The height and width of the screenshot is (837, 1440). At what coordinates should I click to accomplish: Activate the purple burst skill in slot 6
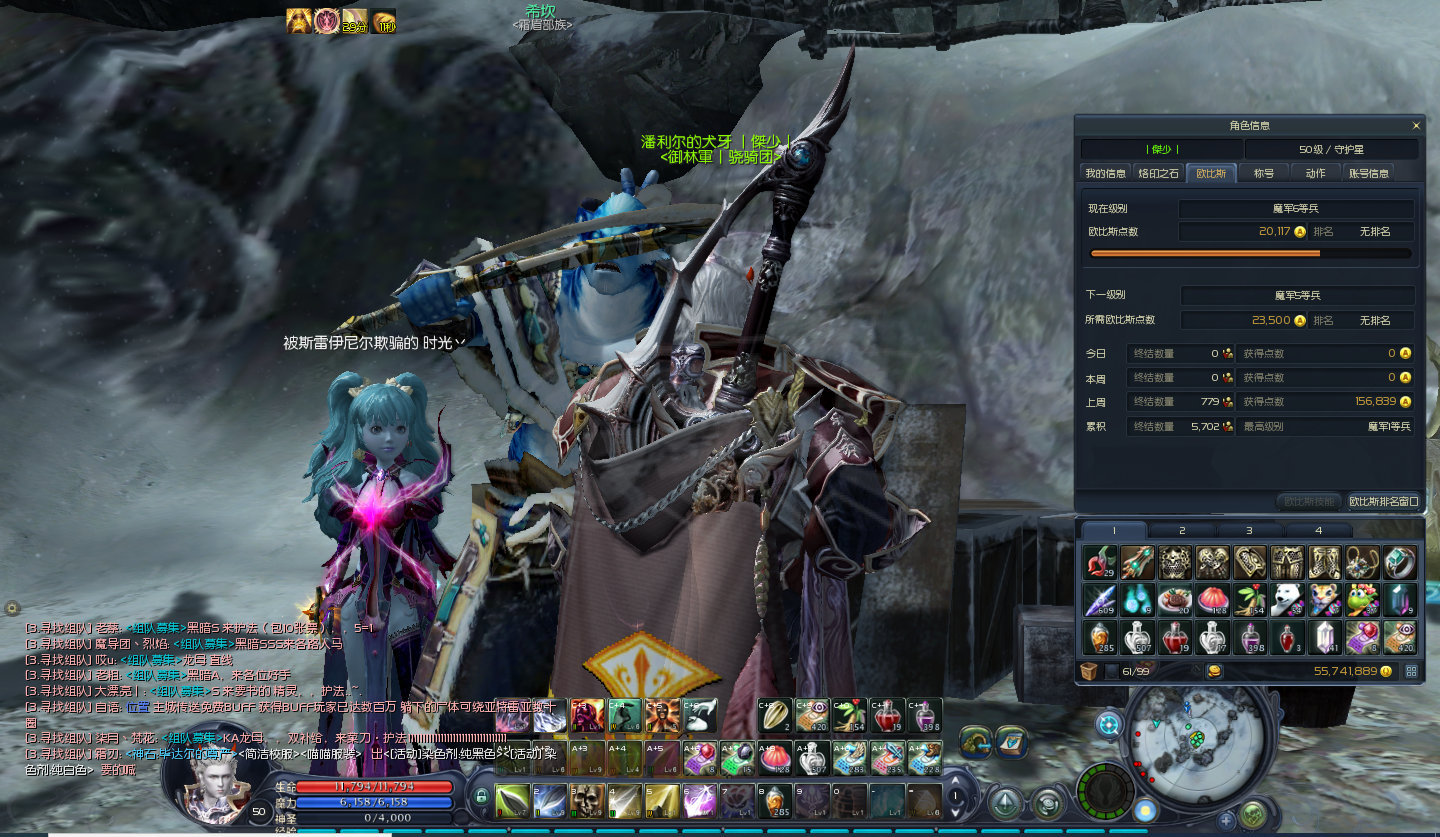tap(700, 801)
